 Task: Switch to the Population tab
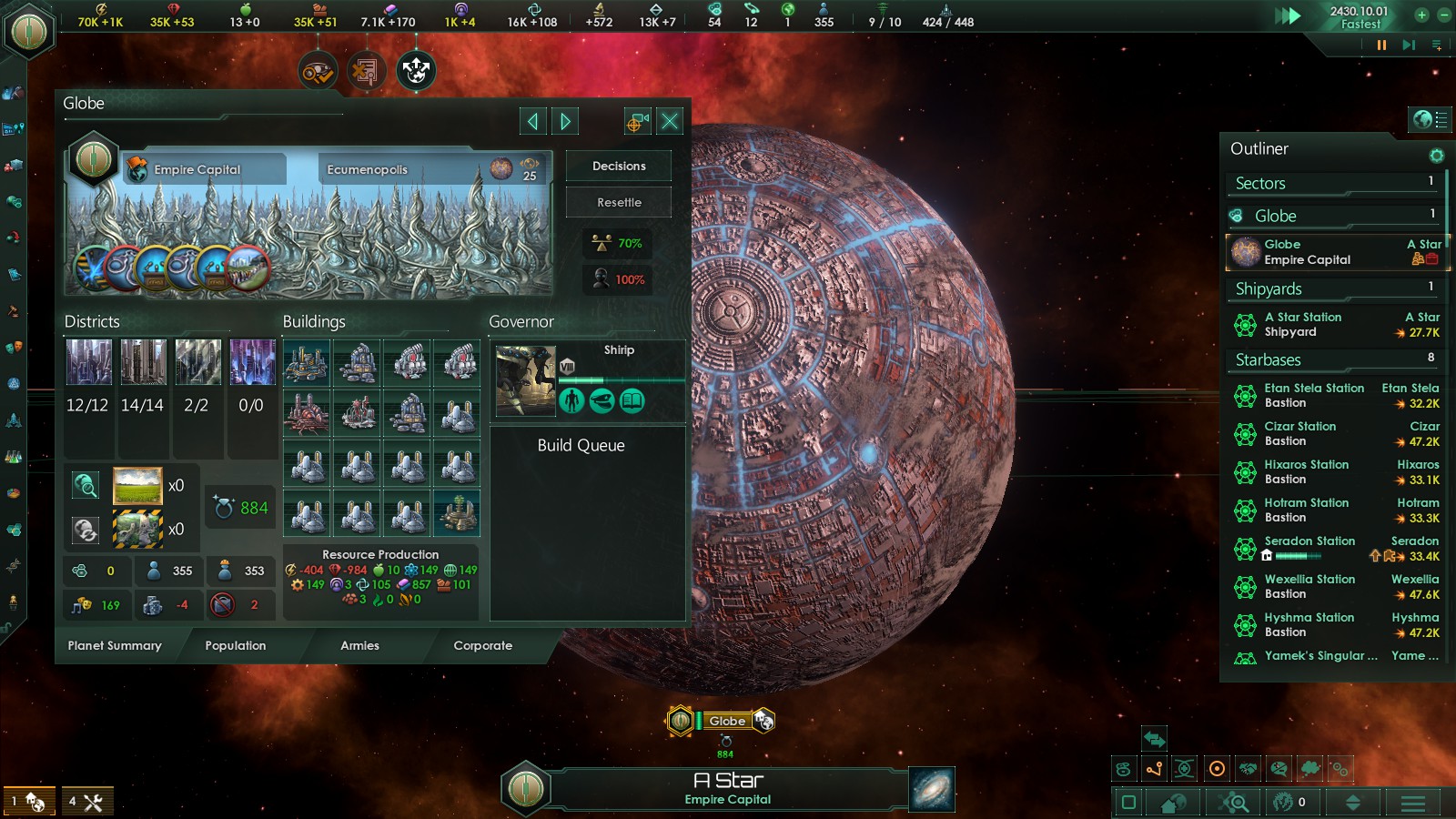236,645
